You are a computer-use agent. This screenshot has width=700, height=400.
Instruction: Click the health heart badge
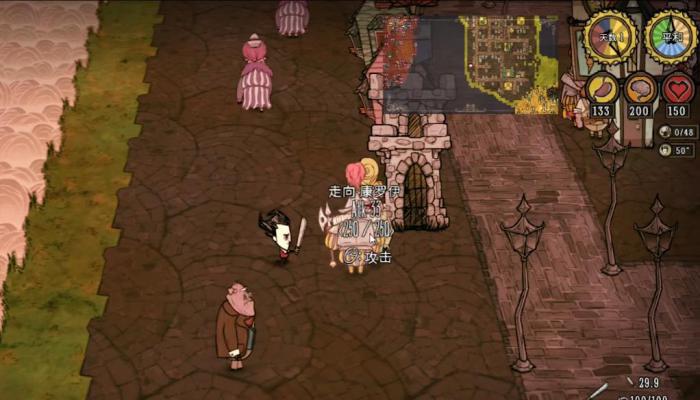click(678, 90)
